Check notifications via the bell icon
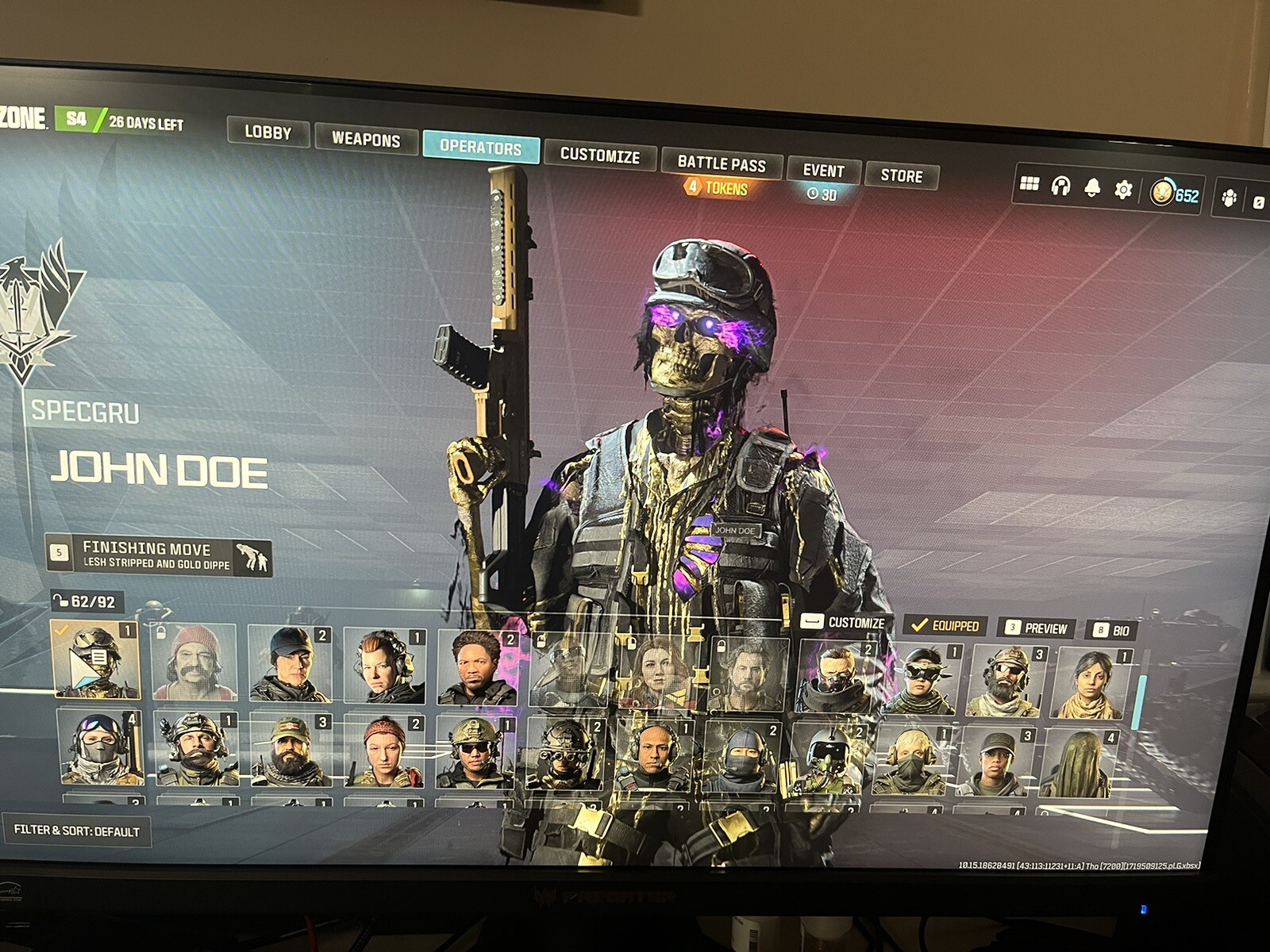The width and height of the screenshot is (1270, 952). pos(1093,189)
